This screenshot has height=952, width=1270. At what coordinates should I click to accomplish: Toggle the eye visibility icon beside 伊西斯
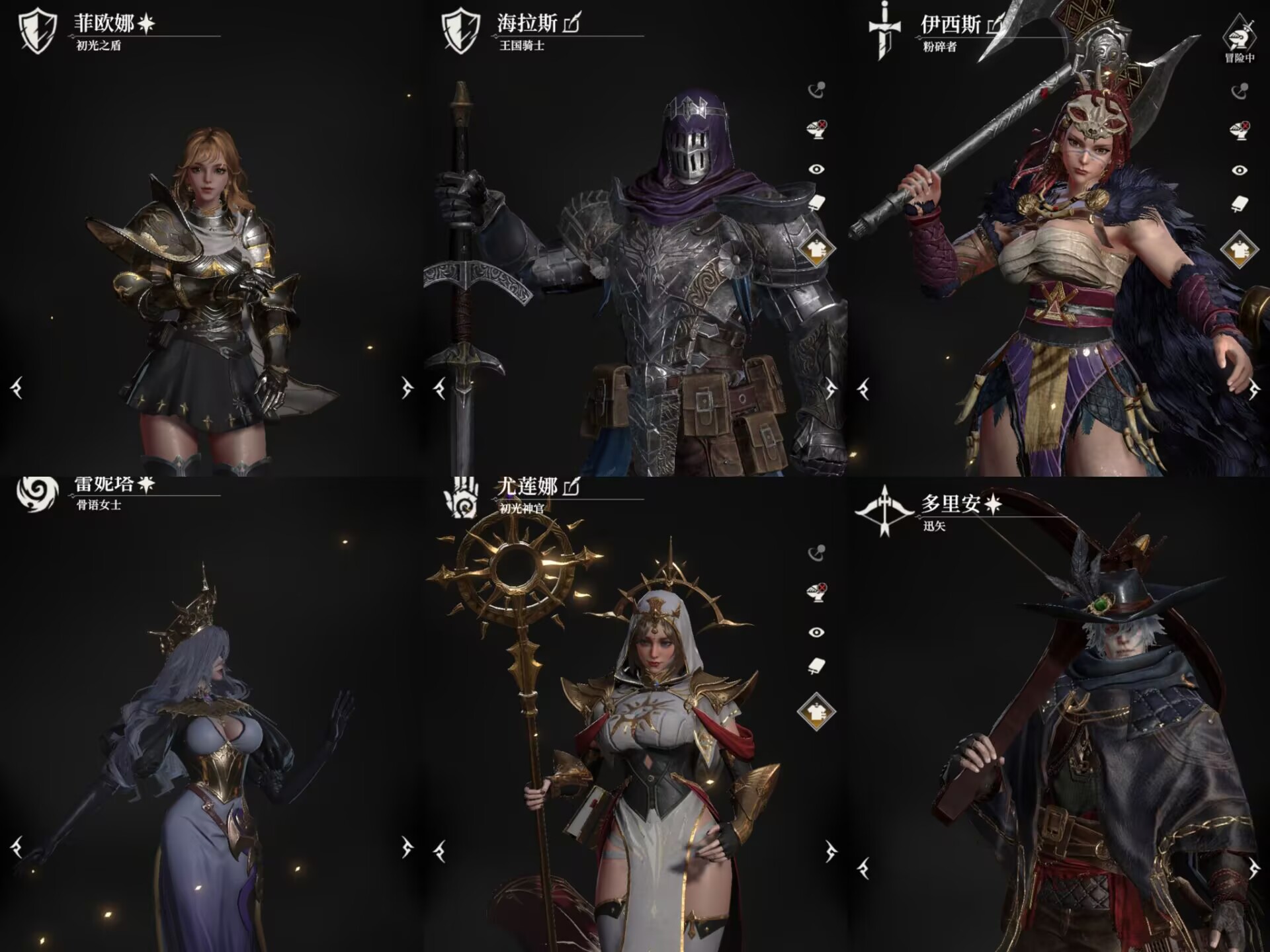[1240, 171]
